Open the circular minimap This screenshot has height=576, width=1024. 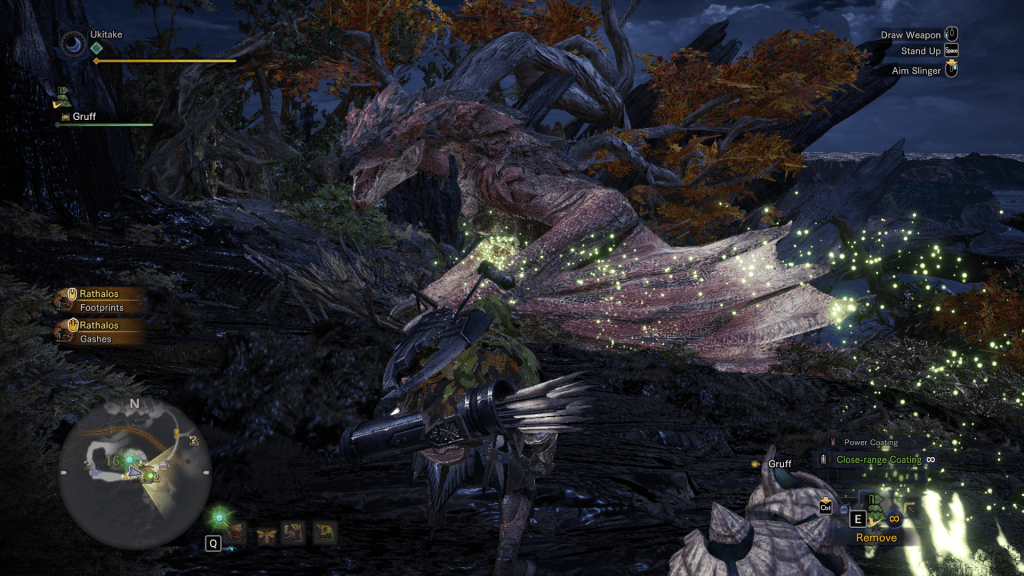(x=134, y=471)
